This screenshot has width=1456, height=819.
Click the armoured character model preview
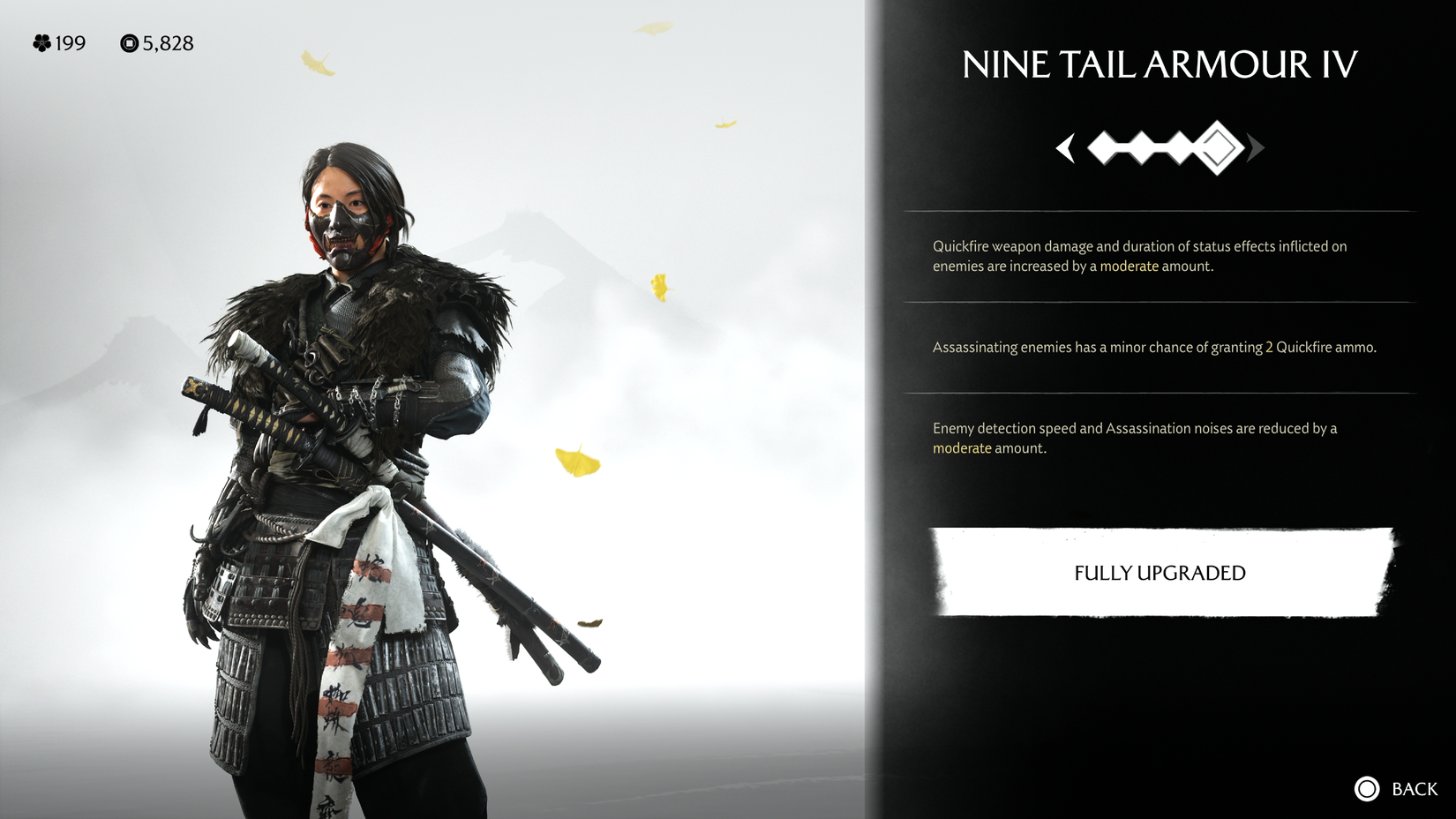344,441
